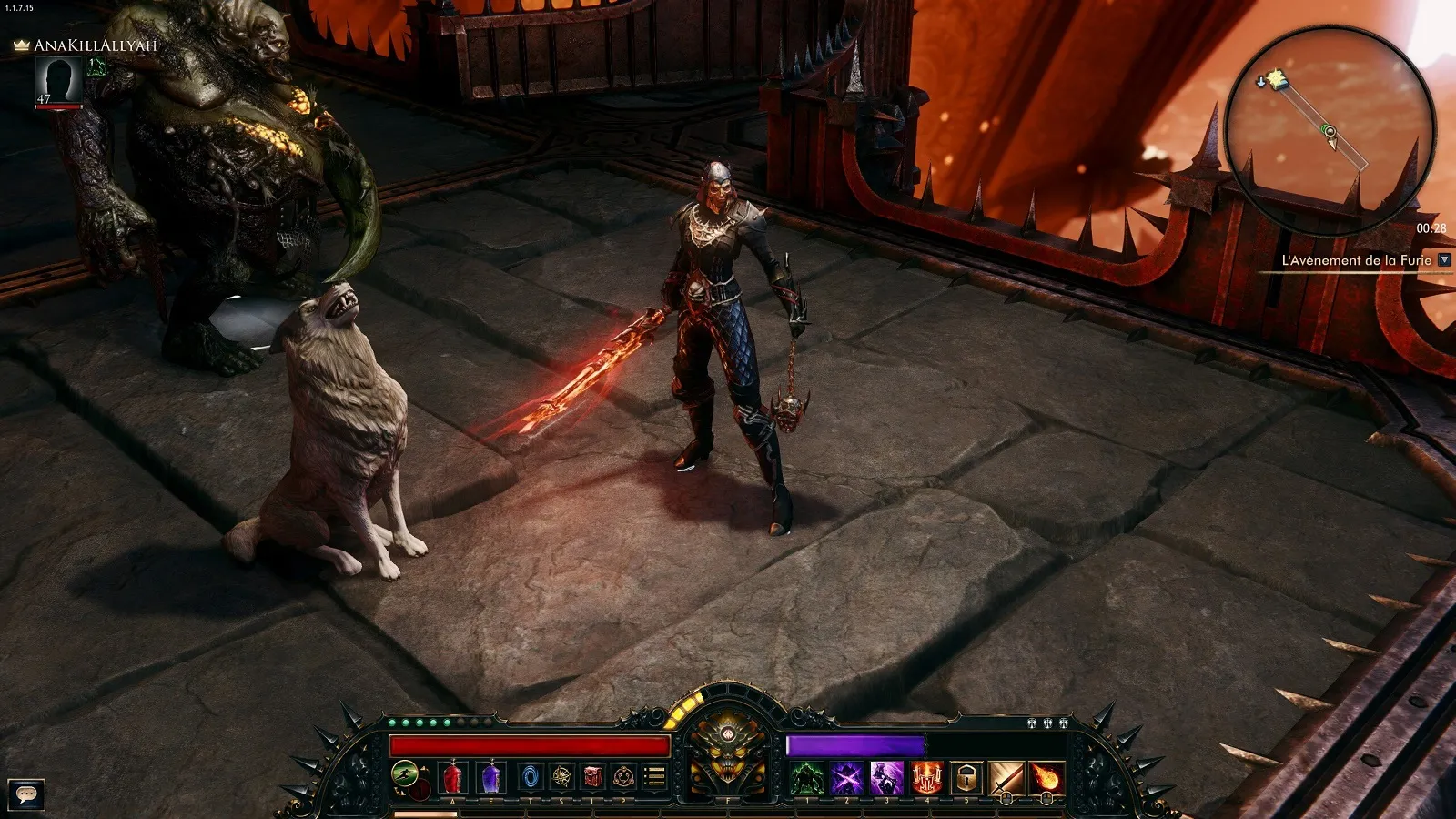Viewport: 1456px width, 819px height.
Task: Use the purple hammer warrior skill
Action: point(886,779)
